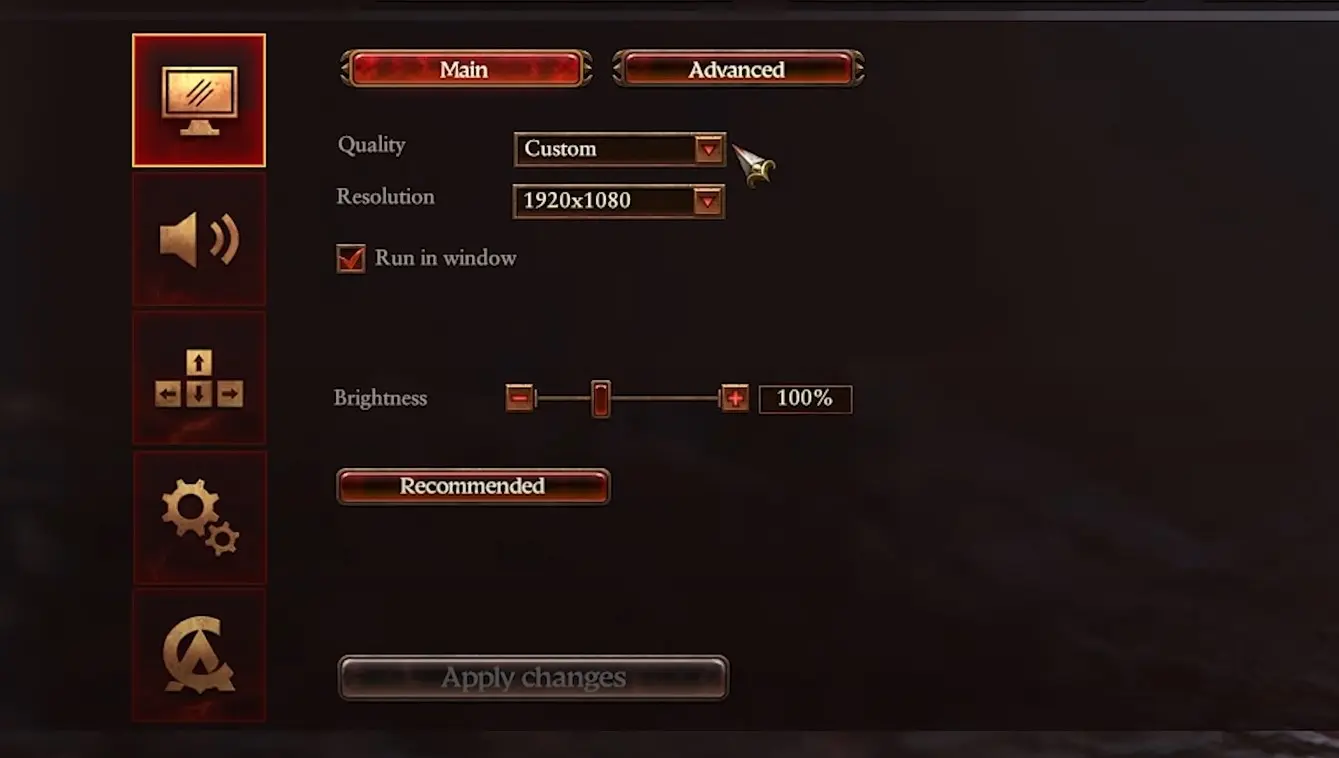This screenshot has width=1339, height=758.
Task: Select the Main tab
Action: pyautogui.click(x=465, y=69)
